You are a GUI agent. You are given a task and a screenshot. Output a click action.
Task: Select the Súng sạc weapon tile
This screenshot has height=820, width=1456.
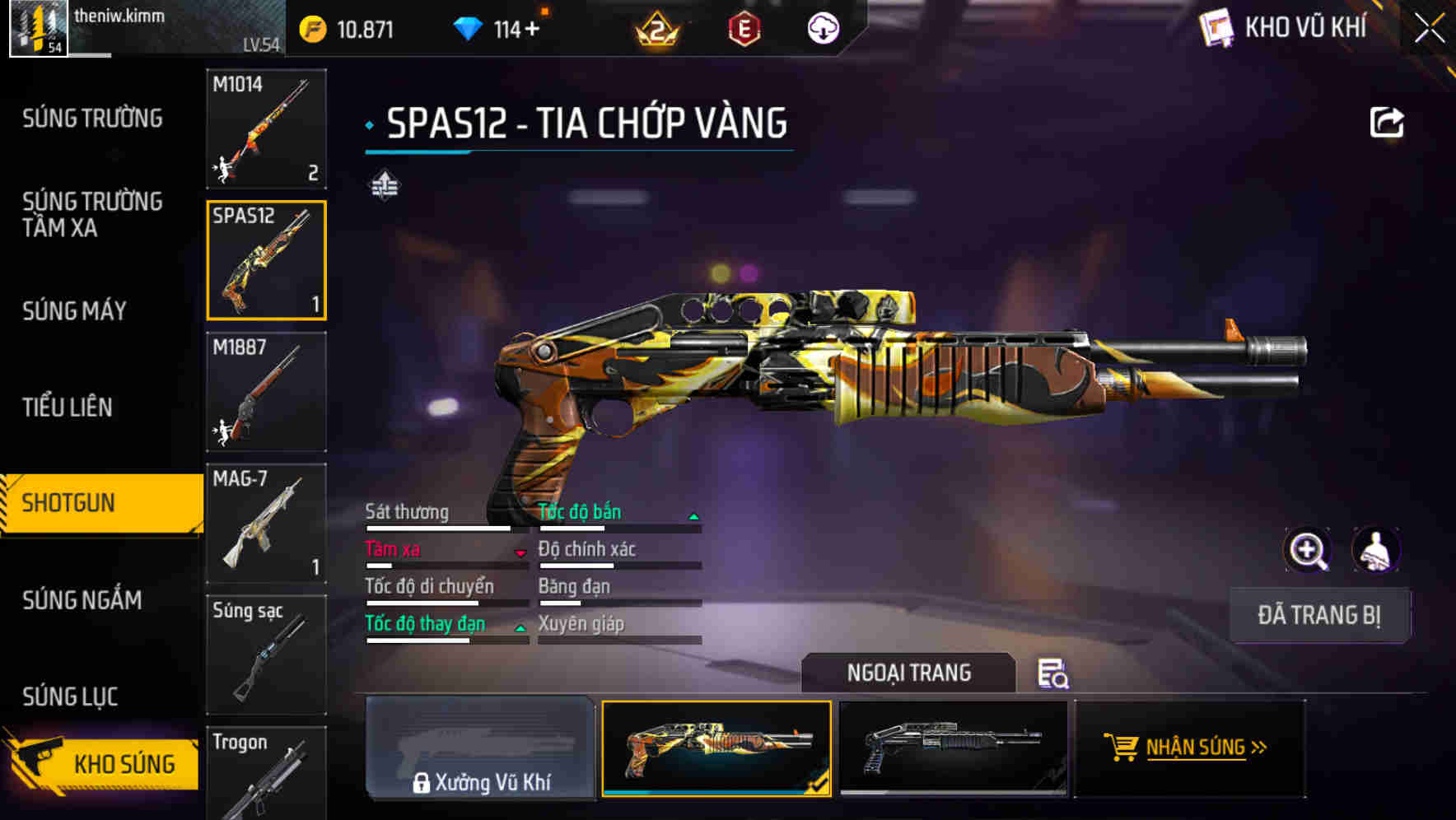coord(266,655)
